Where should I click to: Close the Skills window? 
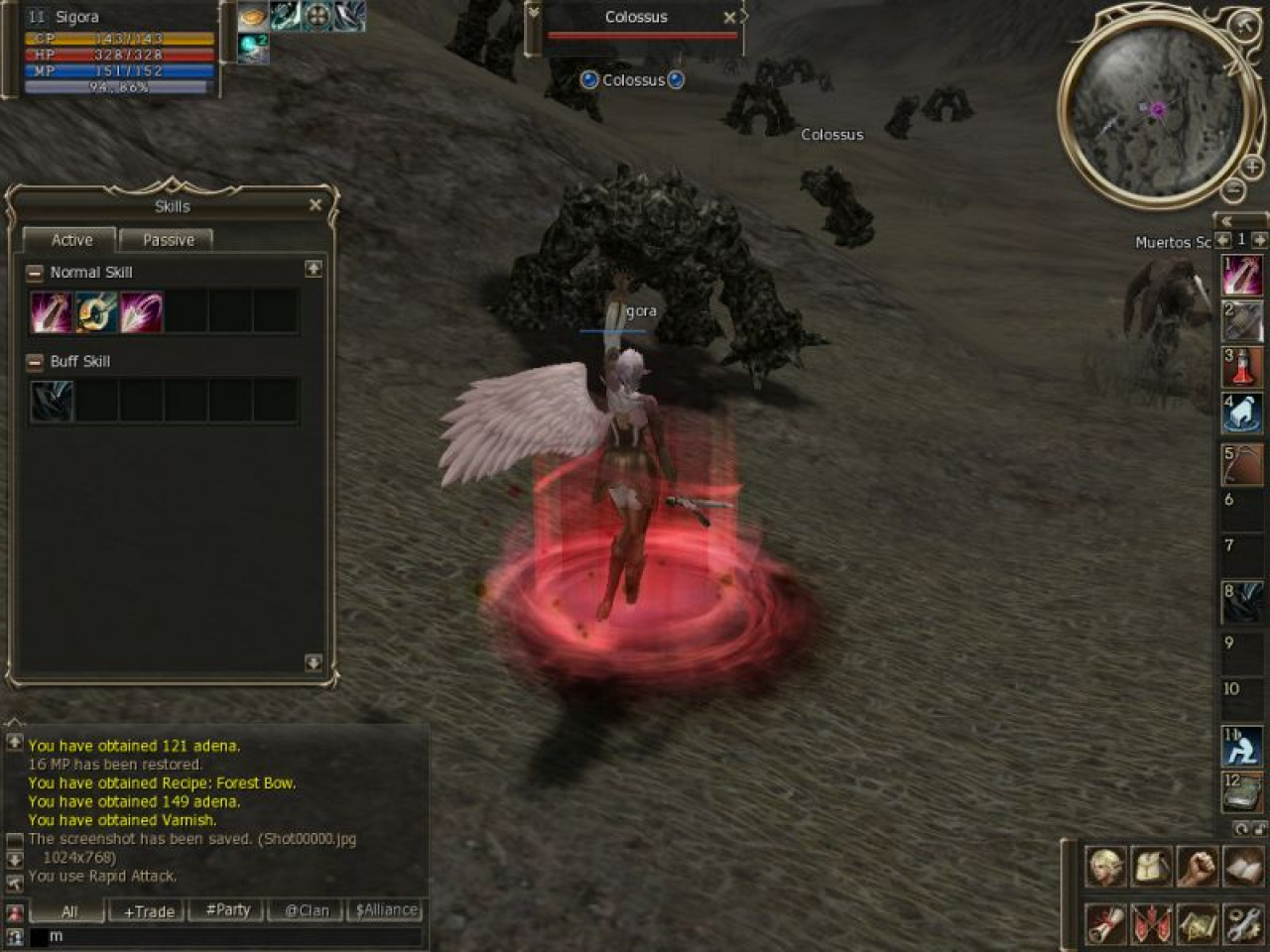coord(316,205)
